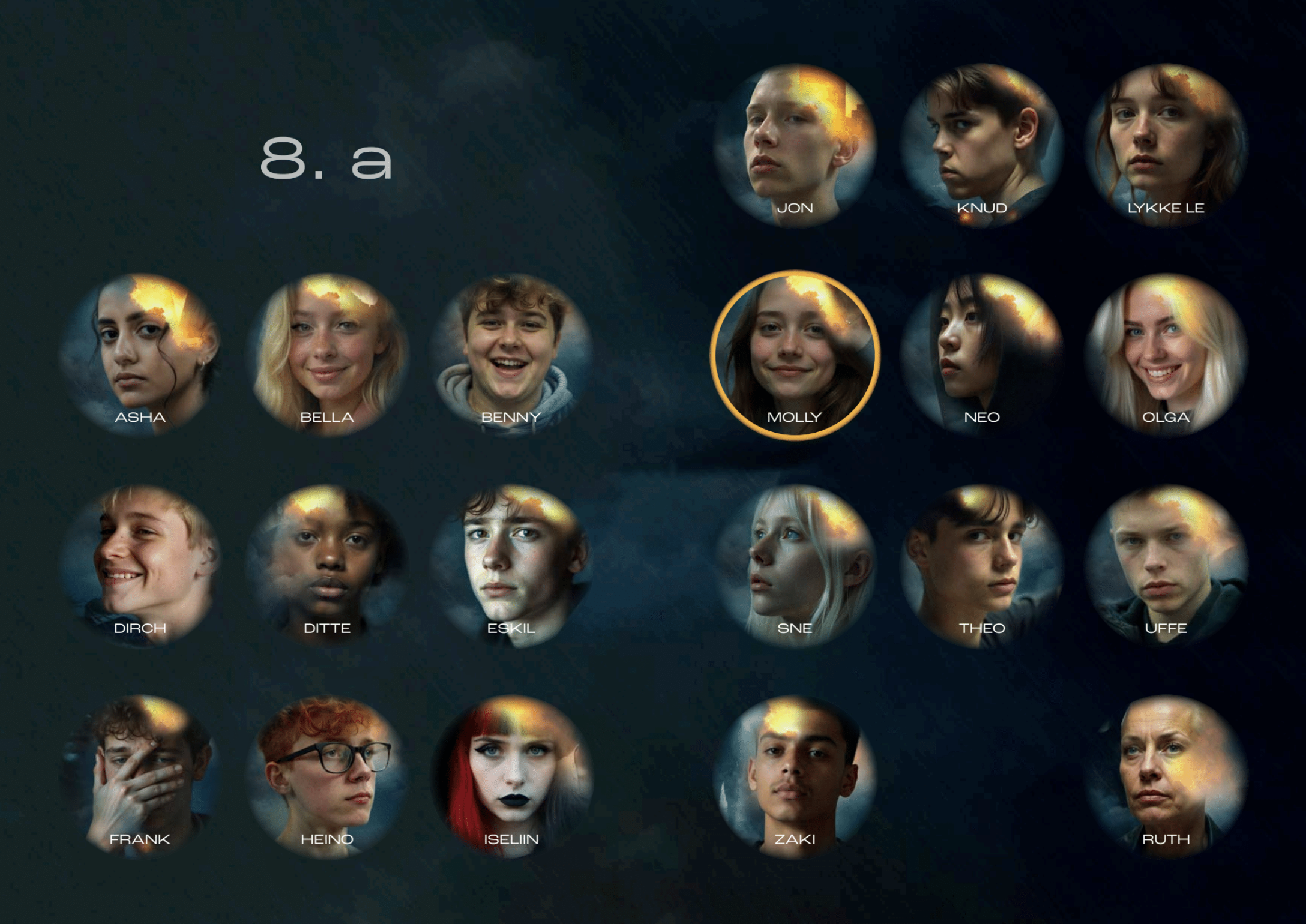Click on Neo's portrait
Screen dimensions: 1306x924
982,355
